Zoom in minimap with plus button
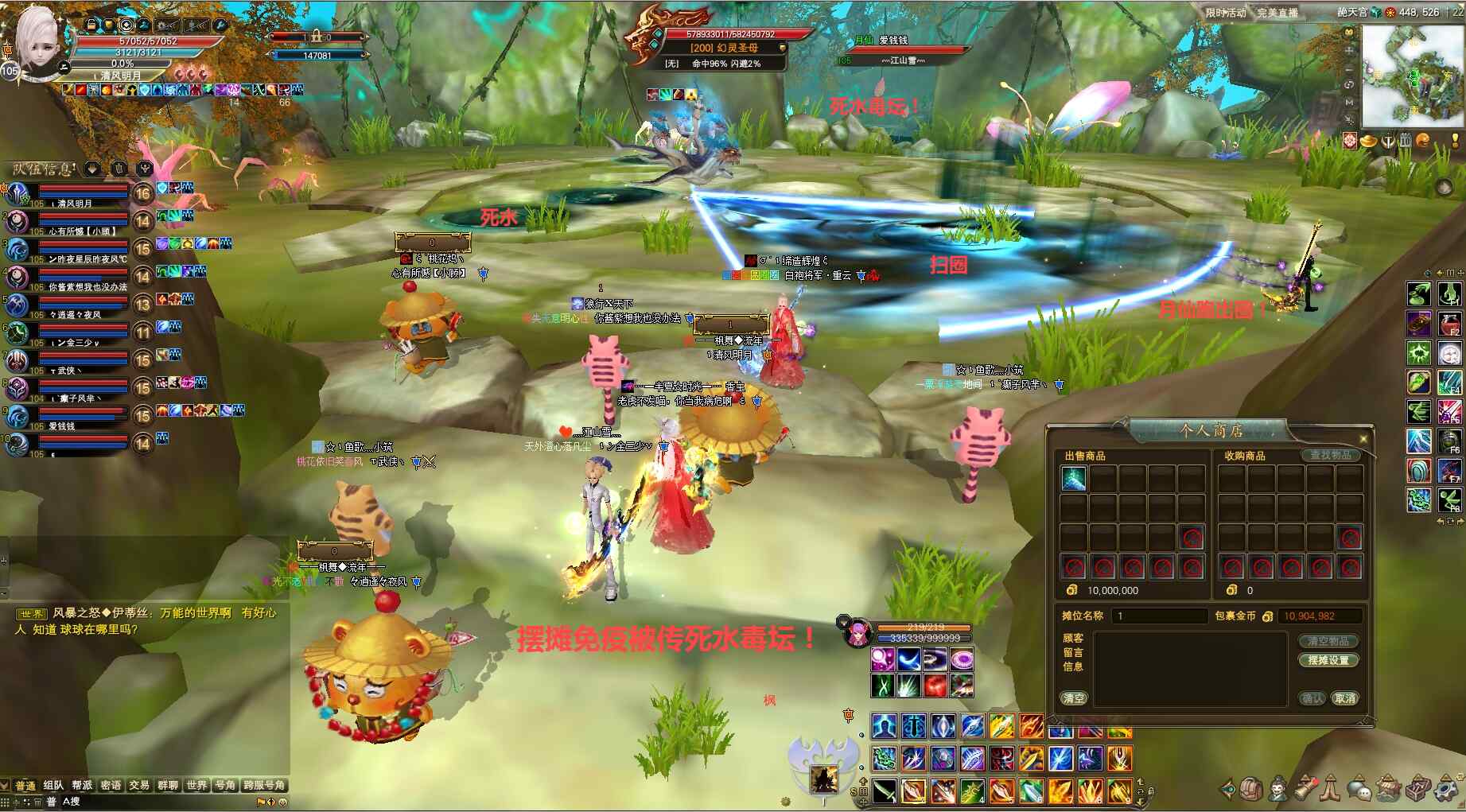 point(1348,49)
